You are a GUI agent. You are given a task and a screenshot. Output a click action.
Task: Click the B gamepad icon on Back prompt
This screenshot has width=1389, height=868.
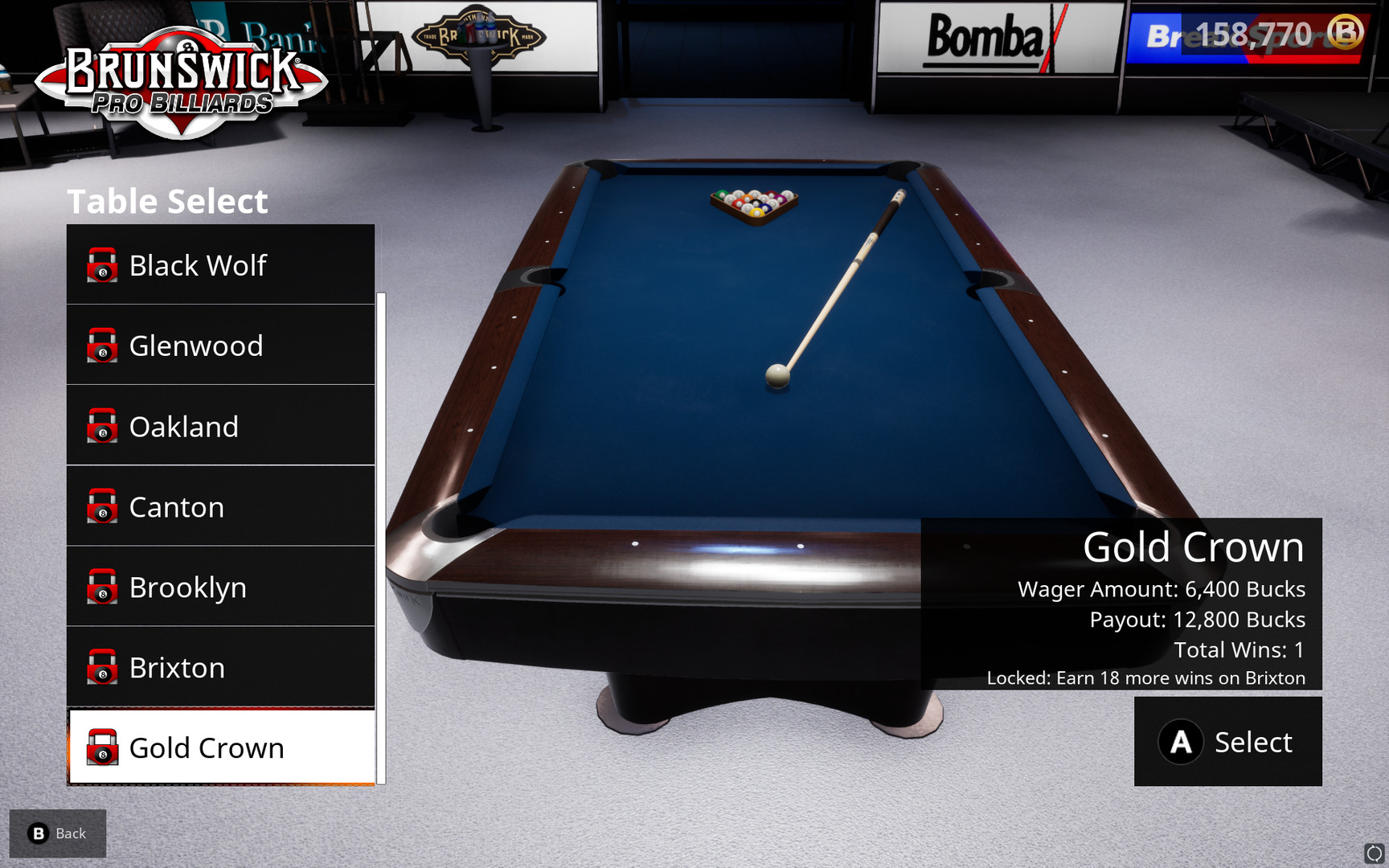coord(36,833)
